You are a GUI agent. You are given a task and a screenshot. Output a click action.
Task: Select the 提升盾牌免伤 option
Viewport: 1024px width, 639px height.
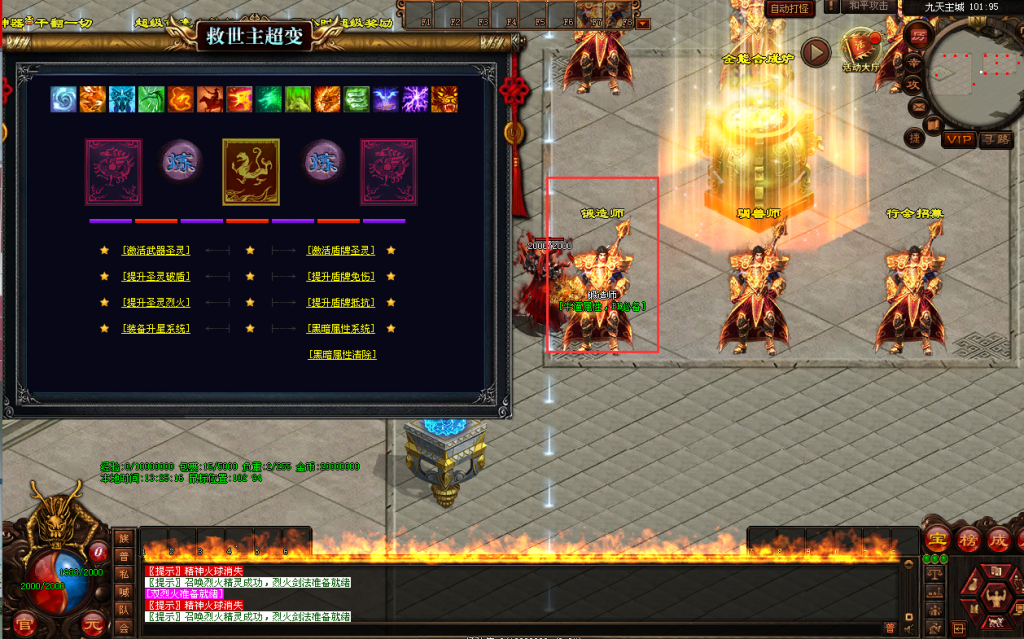pyautogui.click(x=341, y=276)
